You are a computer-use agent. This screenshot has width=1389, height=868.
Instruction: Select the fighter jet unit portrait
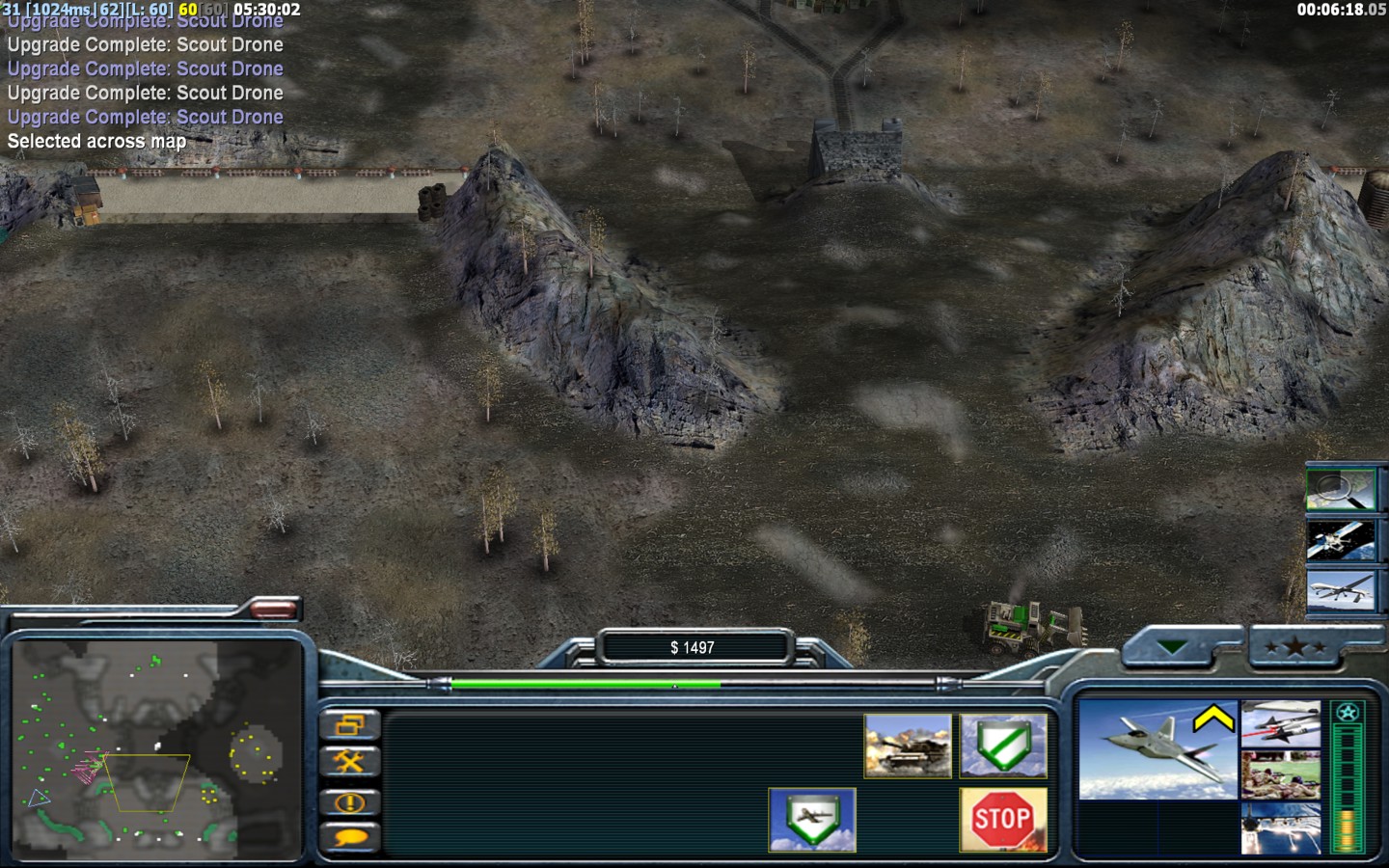(x=1157, y=750)
